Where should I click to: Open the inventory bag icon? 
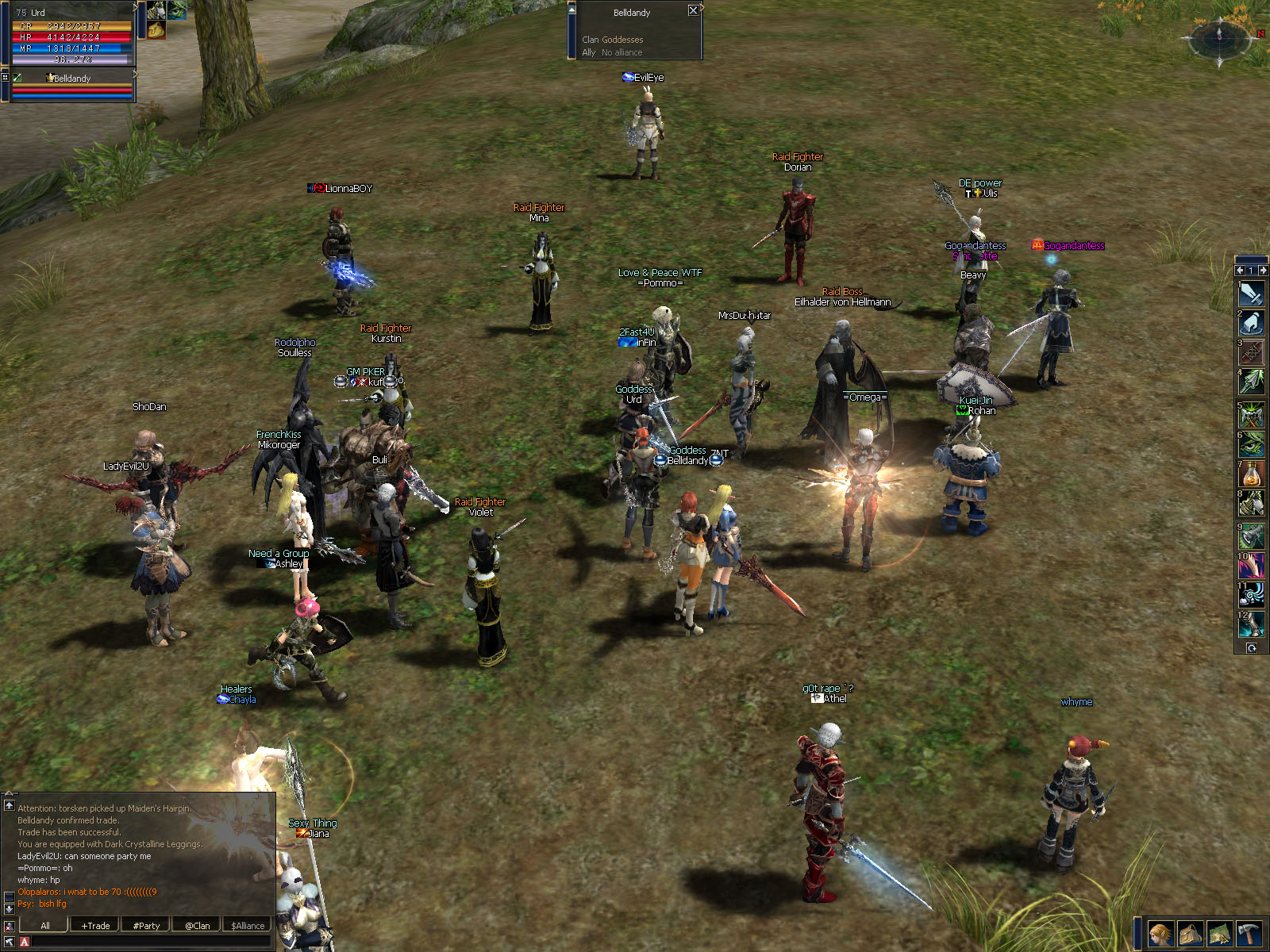click(1190, 934)
